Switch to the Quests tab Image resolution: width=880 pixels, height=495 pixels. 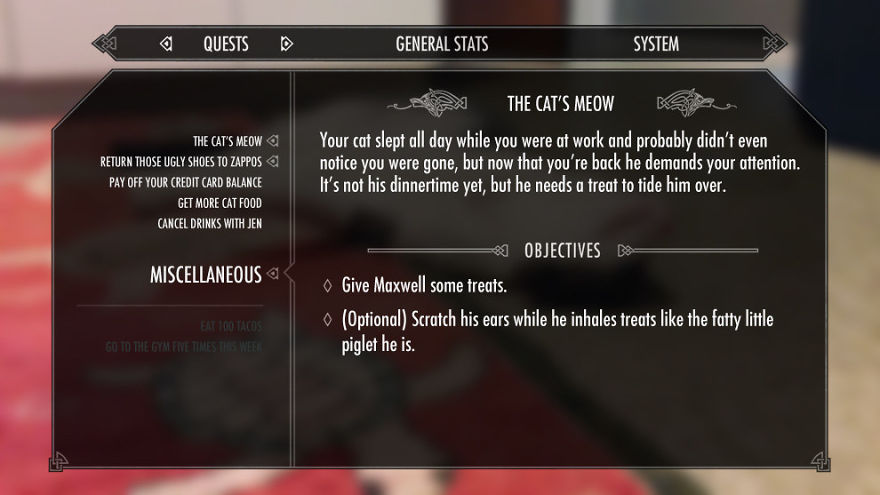(226, 44)
